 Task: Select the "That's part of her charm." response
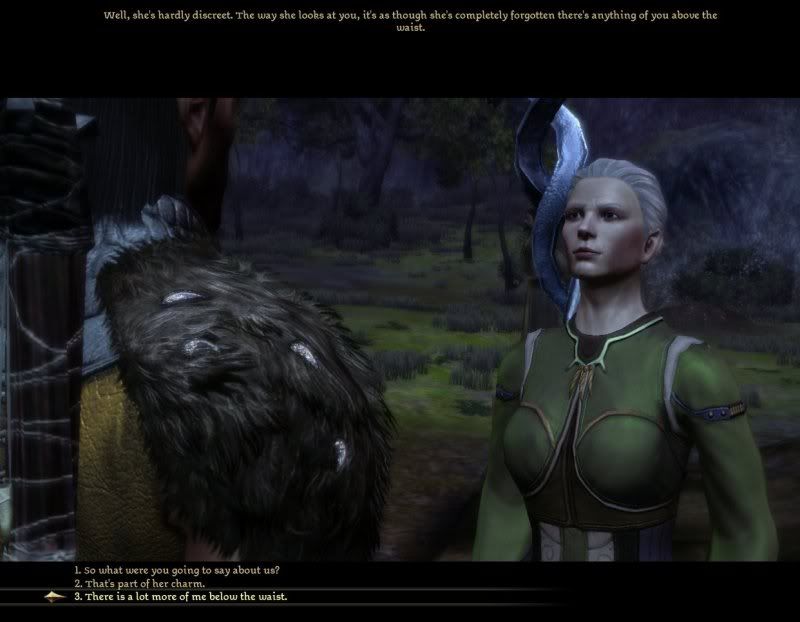(140, 583)
